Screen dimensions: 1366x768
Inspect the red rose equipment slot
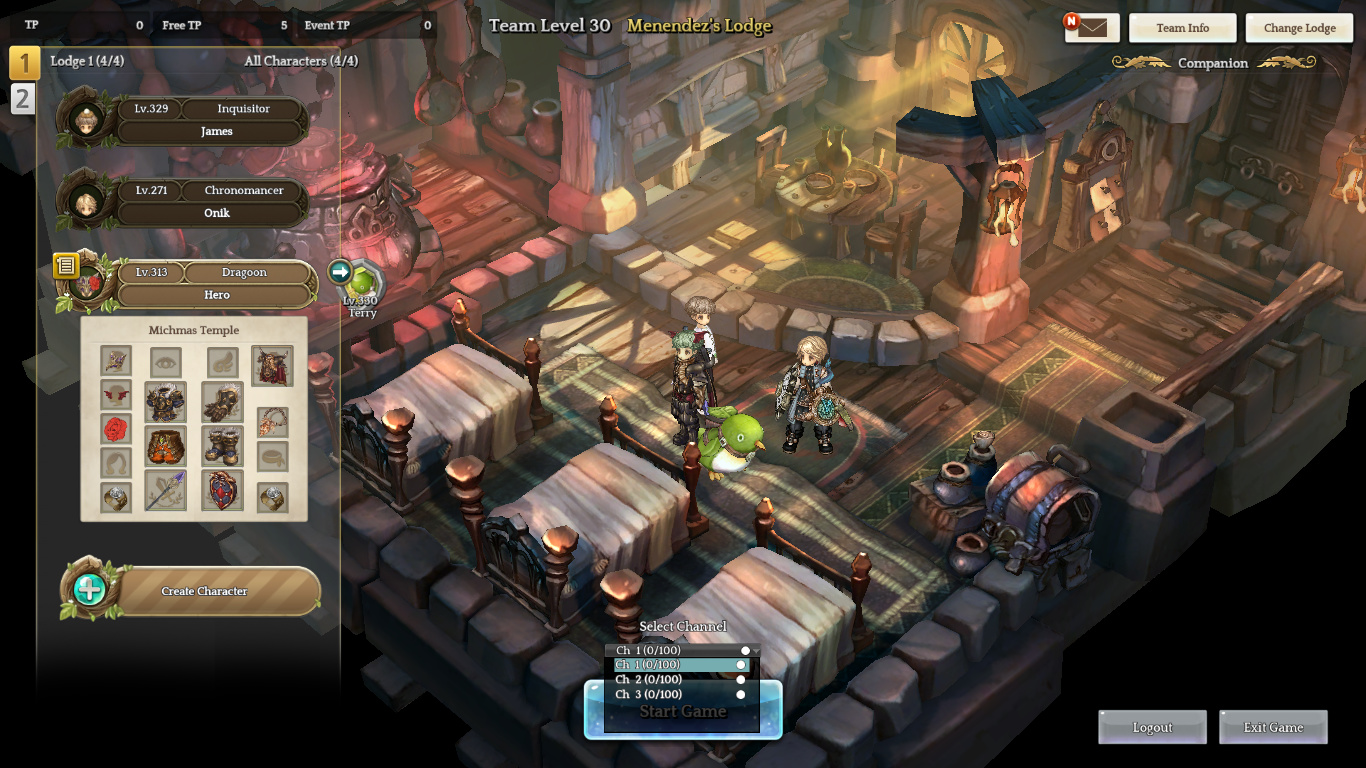(x=116, y=430)
